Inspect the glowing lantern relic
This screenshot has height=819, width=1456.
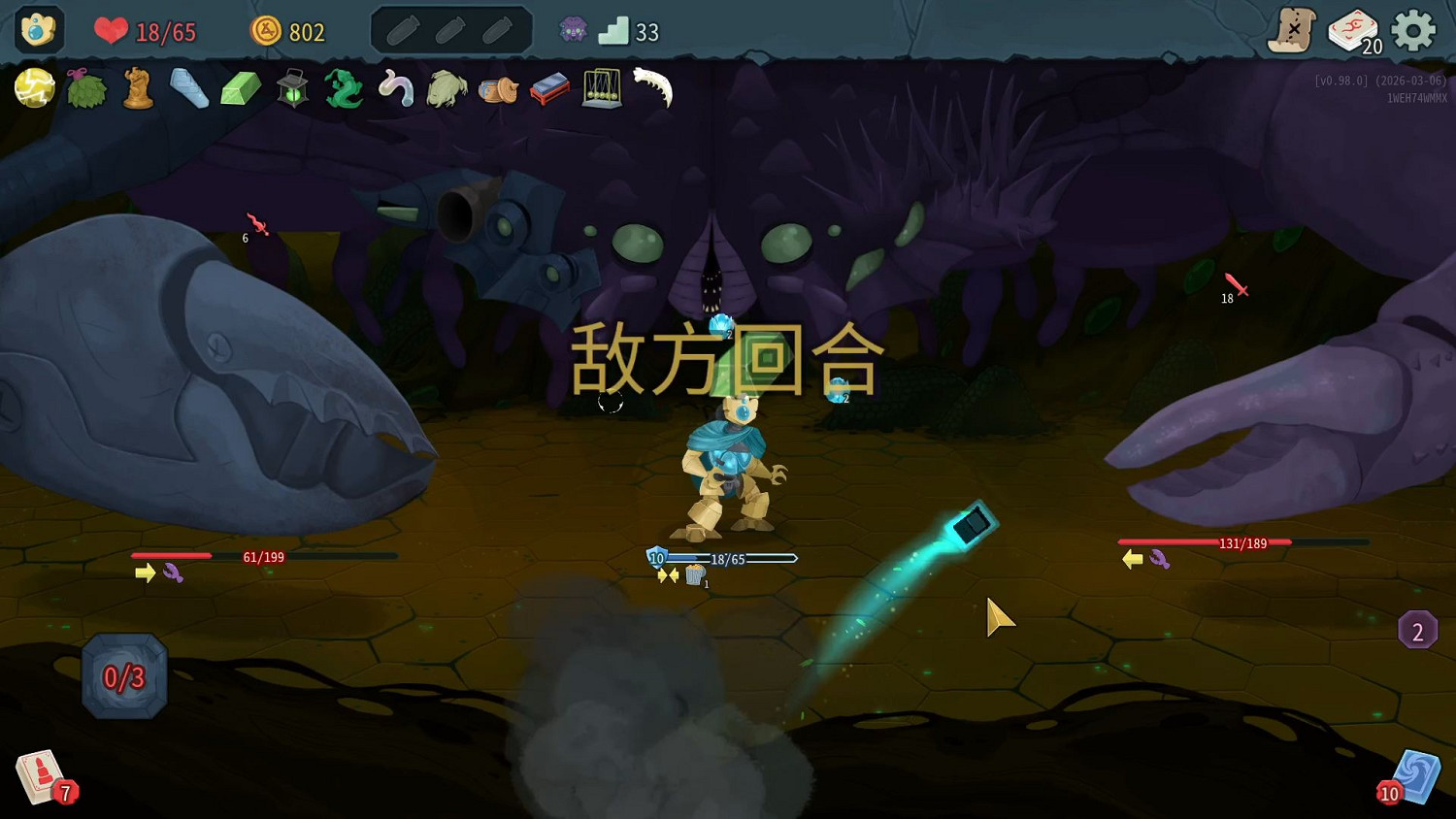coord(292,88)
